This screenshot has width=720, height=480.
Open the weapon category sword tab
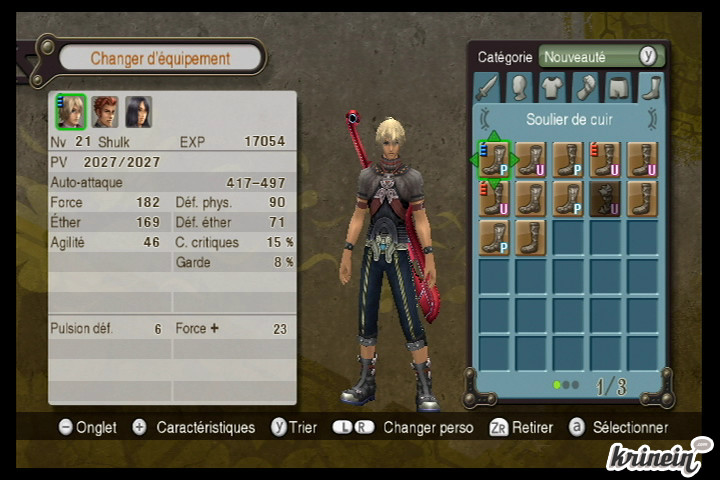pyautogui.click(x=486, y=88)
